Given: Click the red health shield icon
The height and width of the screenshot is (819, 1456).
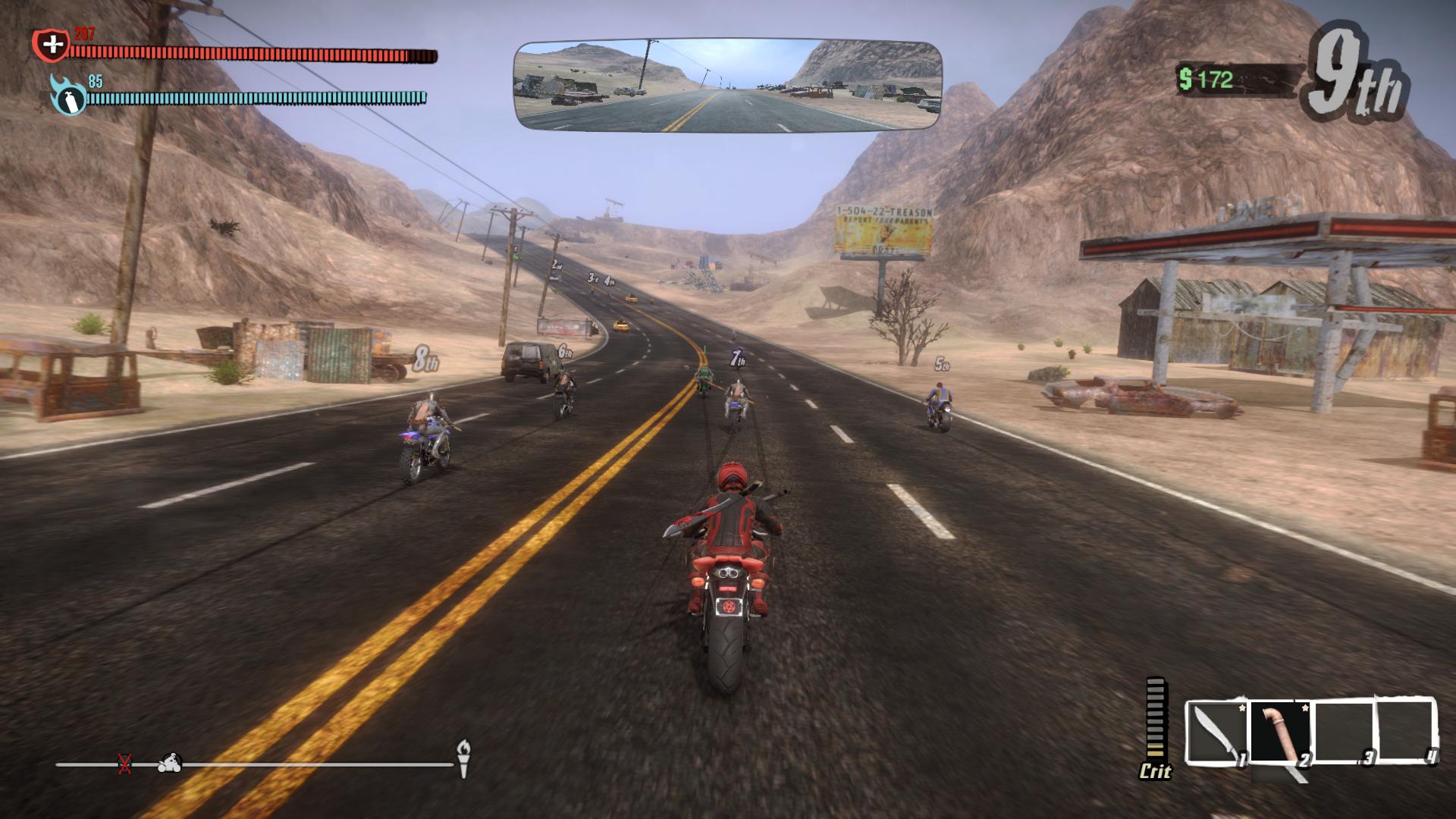Looking at the screenshot, I should point(51,45).
